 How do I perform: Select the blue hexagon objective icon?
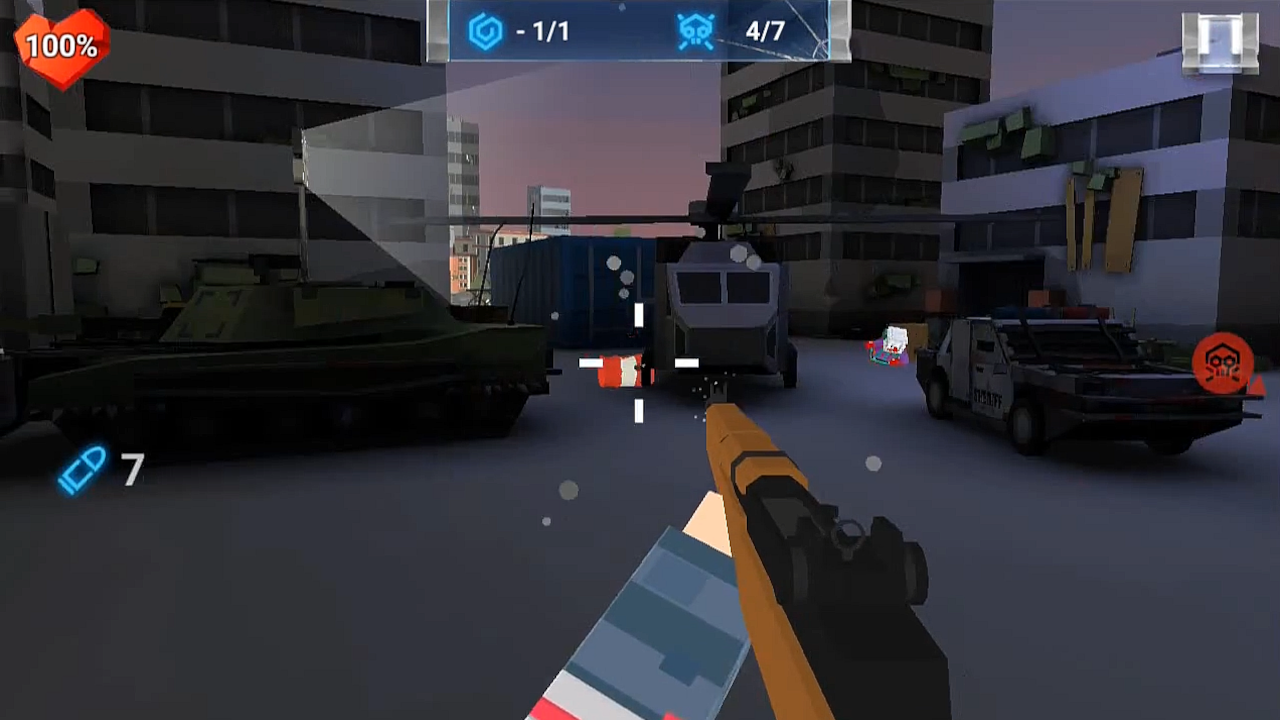point(487,31)
